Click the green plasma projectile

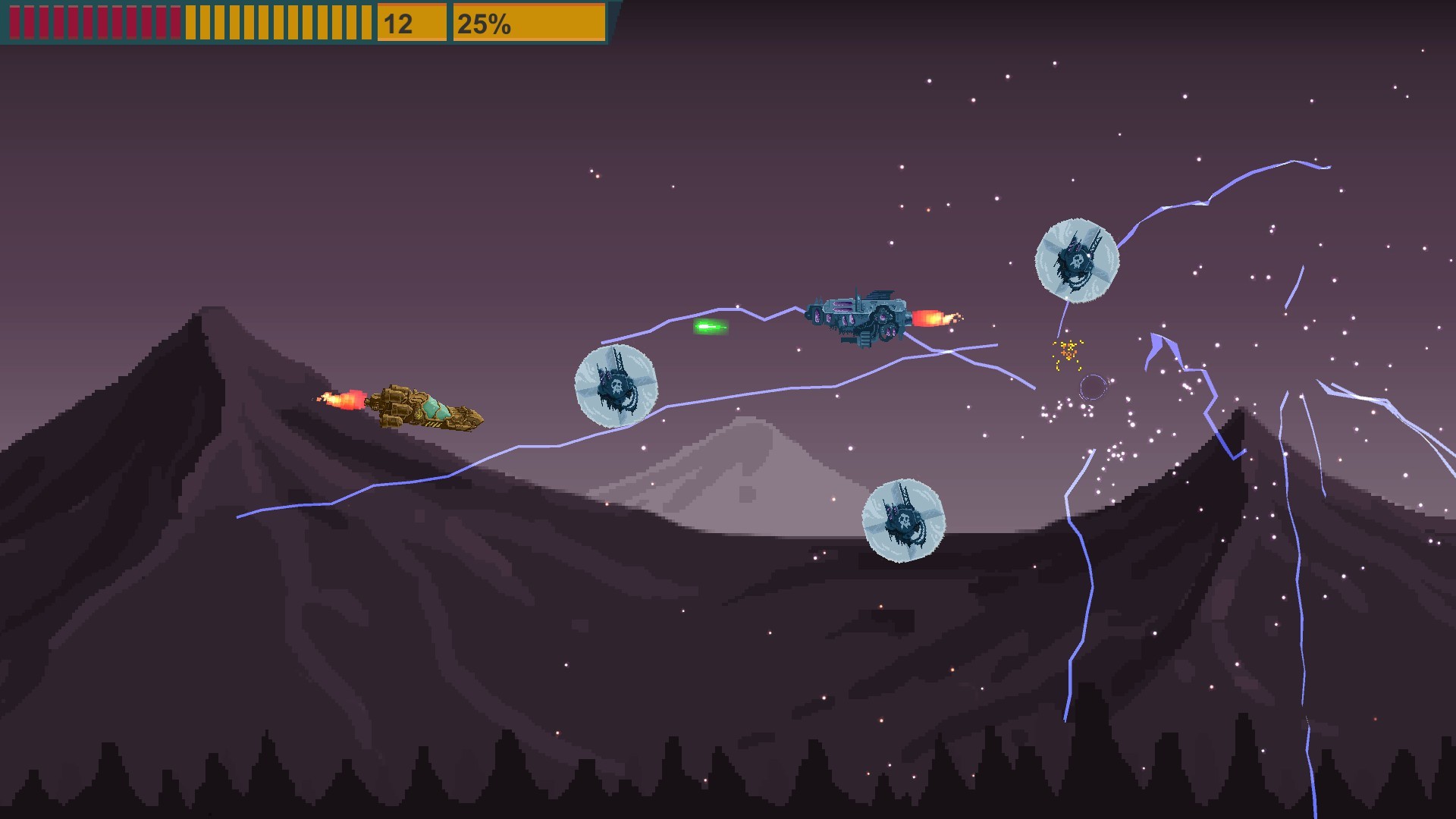pos(711,328)
